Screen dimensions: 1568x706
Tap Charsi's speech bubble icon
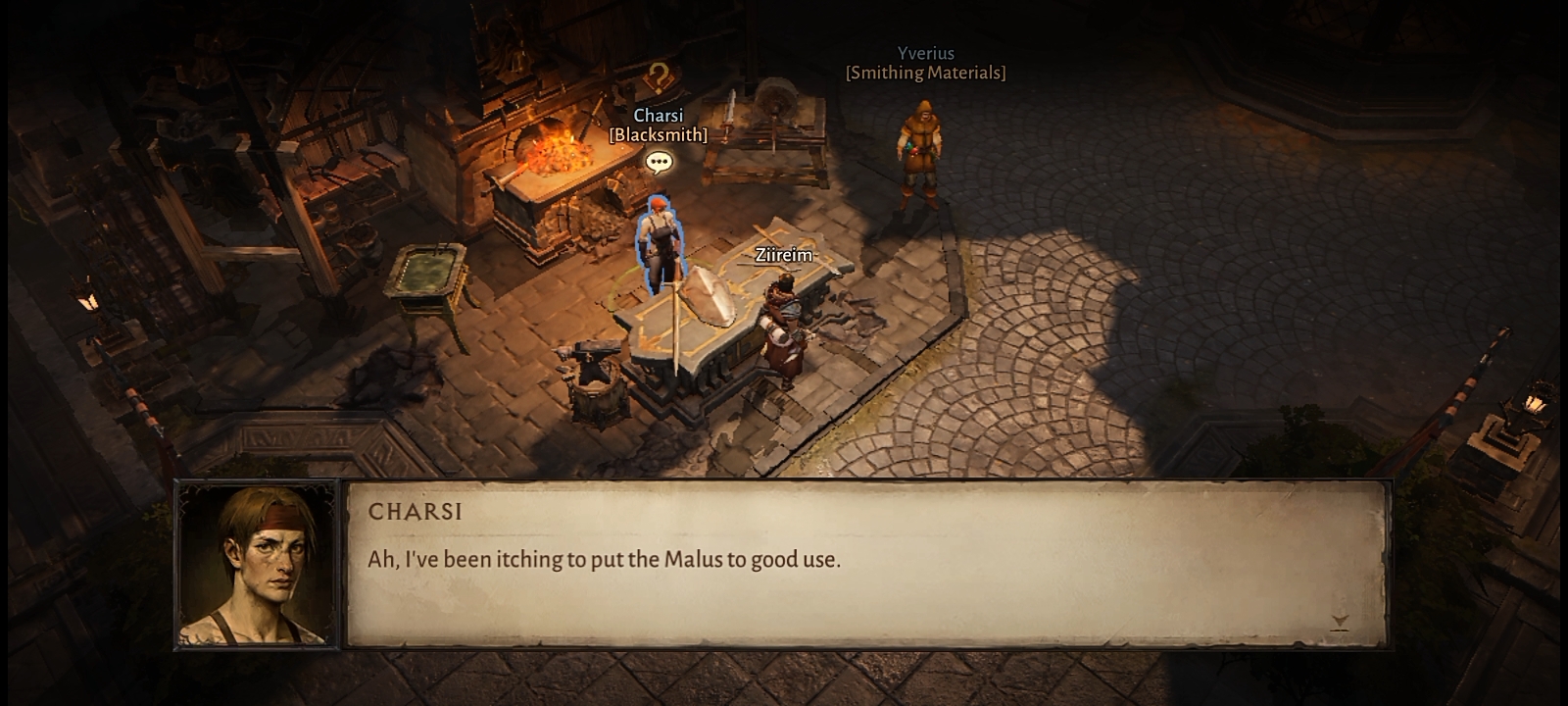(659, 163)
